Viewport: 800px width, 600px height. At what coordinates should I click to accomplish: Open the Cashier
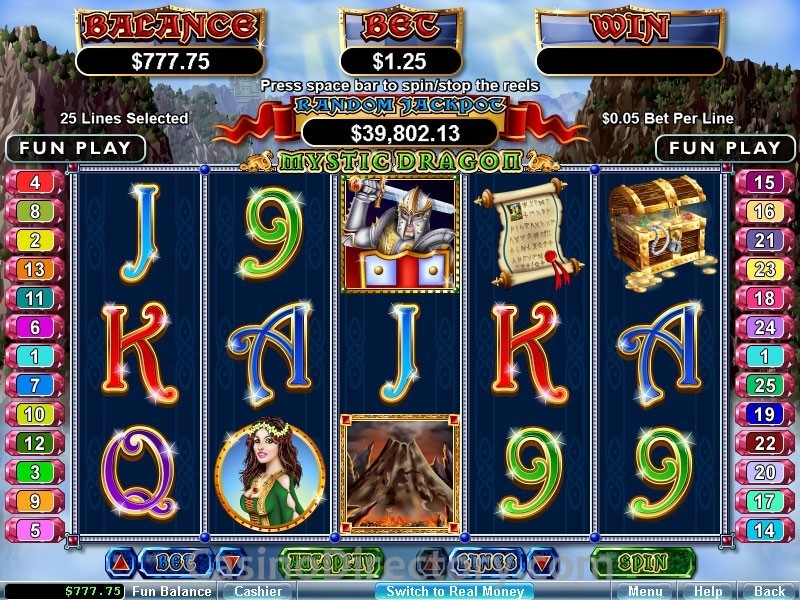coord(256,591)
